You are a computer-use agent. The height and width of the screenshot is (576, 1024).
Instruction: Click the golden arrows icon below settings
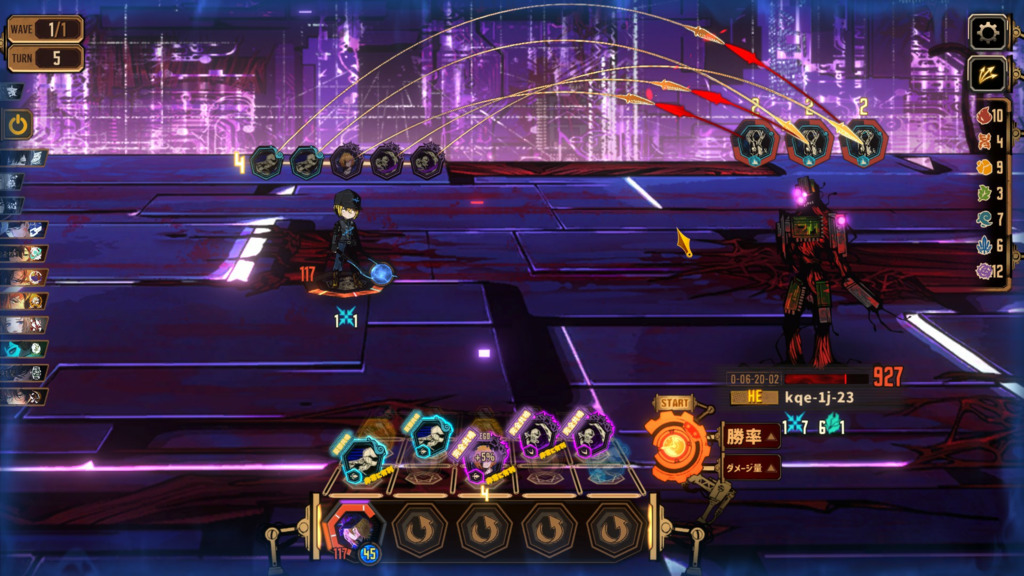pos(987,74)
